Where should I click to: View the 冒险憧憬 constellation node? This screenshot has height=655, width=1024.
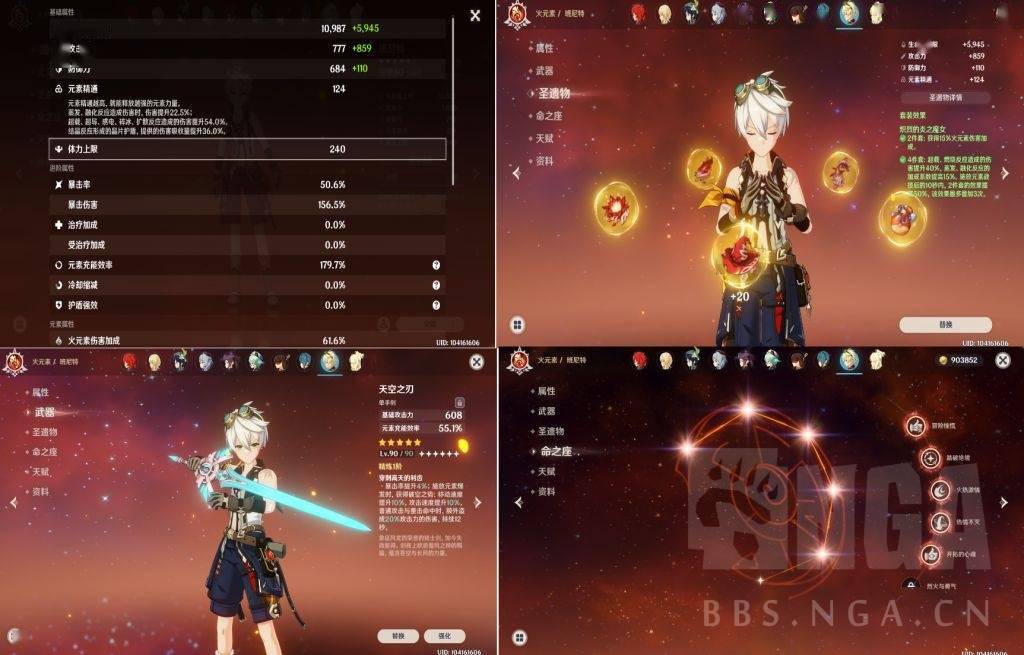point(914,426)
